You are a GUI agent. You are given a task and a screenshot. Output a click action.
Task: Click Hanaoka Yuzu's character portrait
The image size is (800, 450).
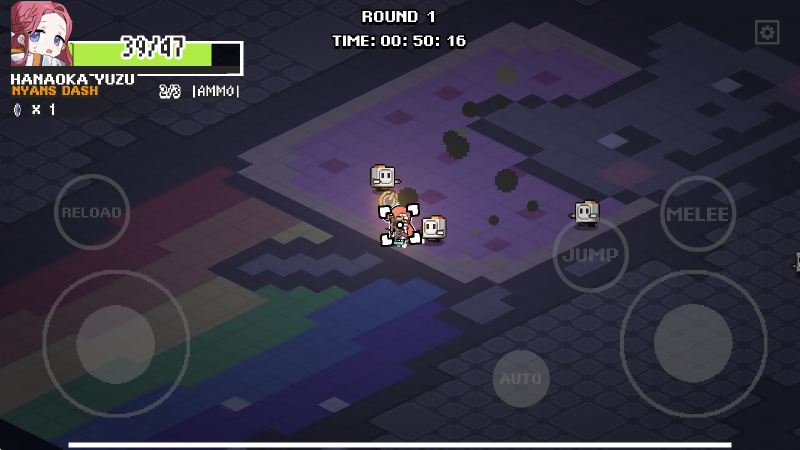[x=40, y=34]
